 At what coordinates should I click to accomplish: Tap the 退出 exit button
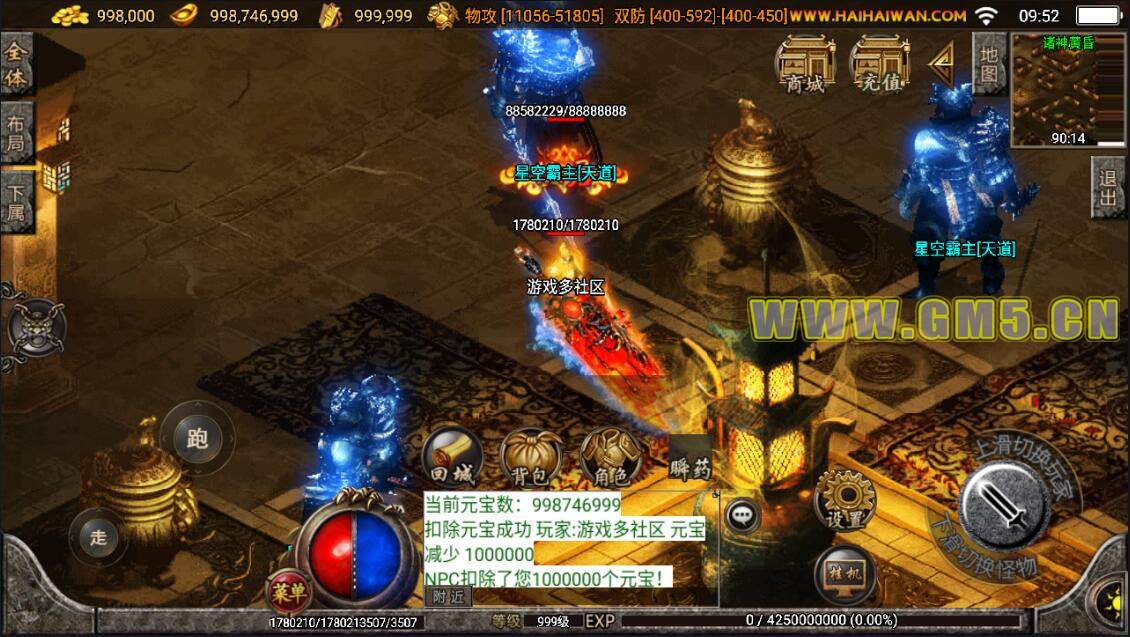tap(1109, 188)
